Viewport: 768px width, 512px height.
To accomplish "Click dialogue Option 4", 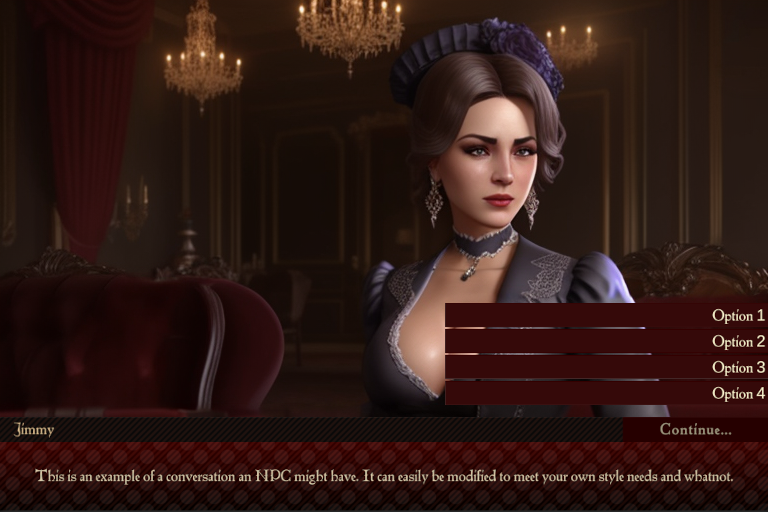I will coord(606,394).
